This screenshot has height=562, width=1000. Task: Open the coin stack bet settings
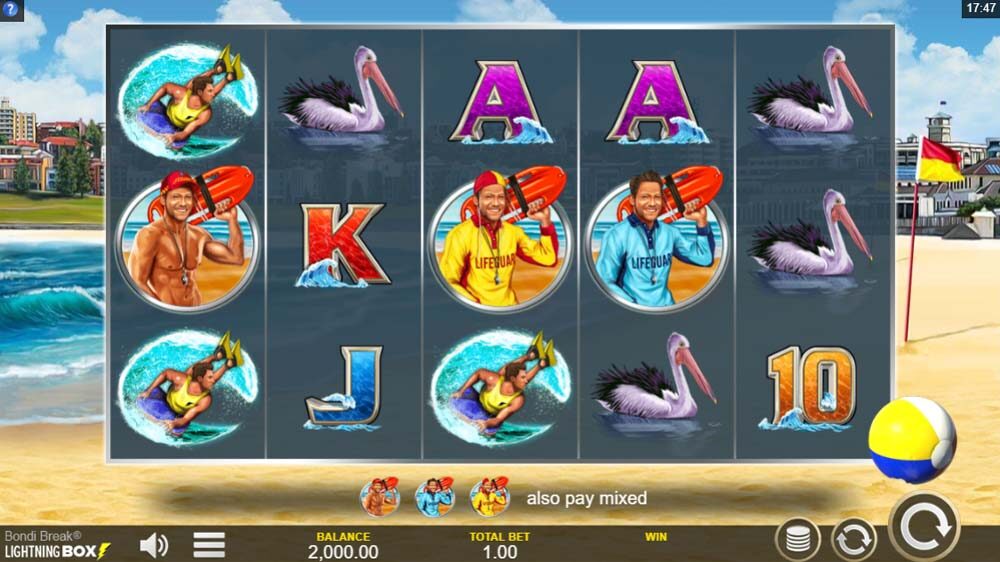point(797,540)
